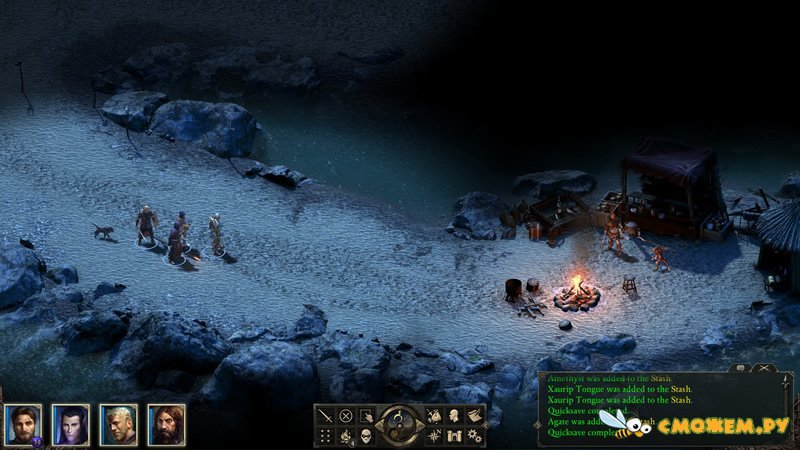Open the character sheet head icon

pos(454,416)
